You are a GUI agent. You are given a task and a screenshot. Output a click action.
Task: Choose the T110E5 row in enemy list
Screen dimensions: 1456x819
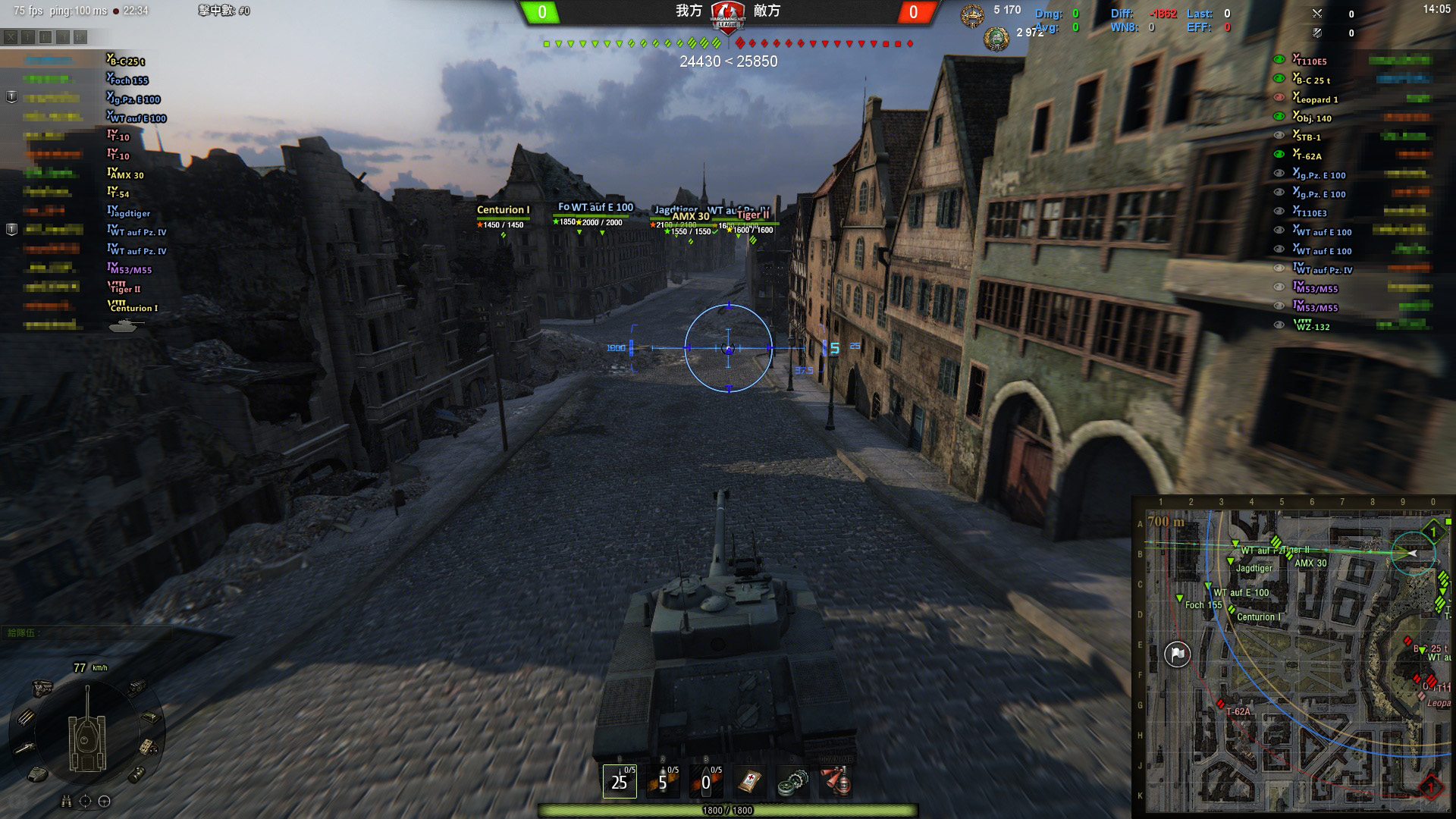point(1310,61)
